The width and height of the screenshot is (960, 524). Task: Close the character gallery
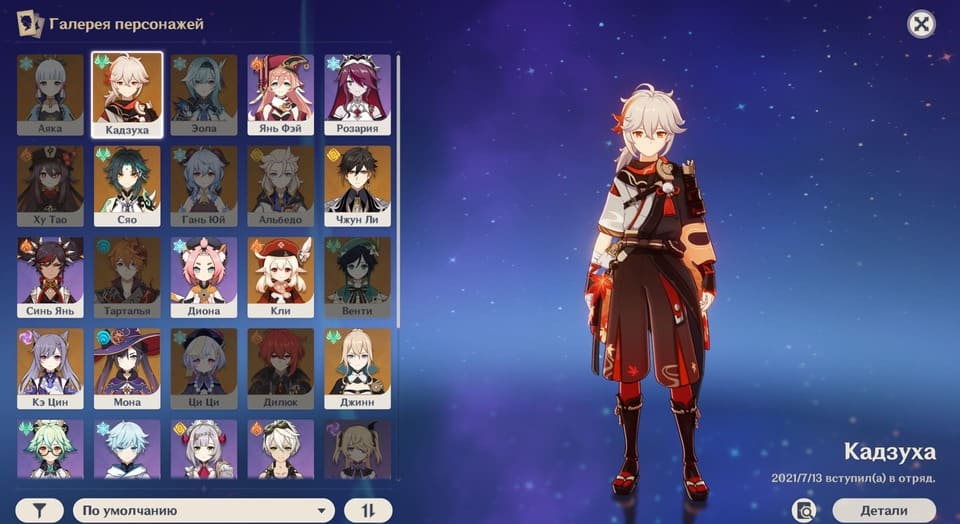click(x=921, y=24)
